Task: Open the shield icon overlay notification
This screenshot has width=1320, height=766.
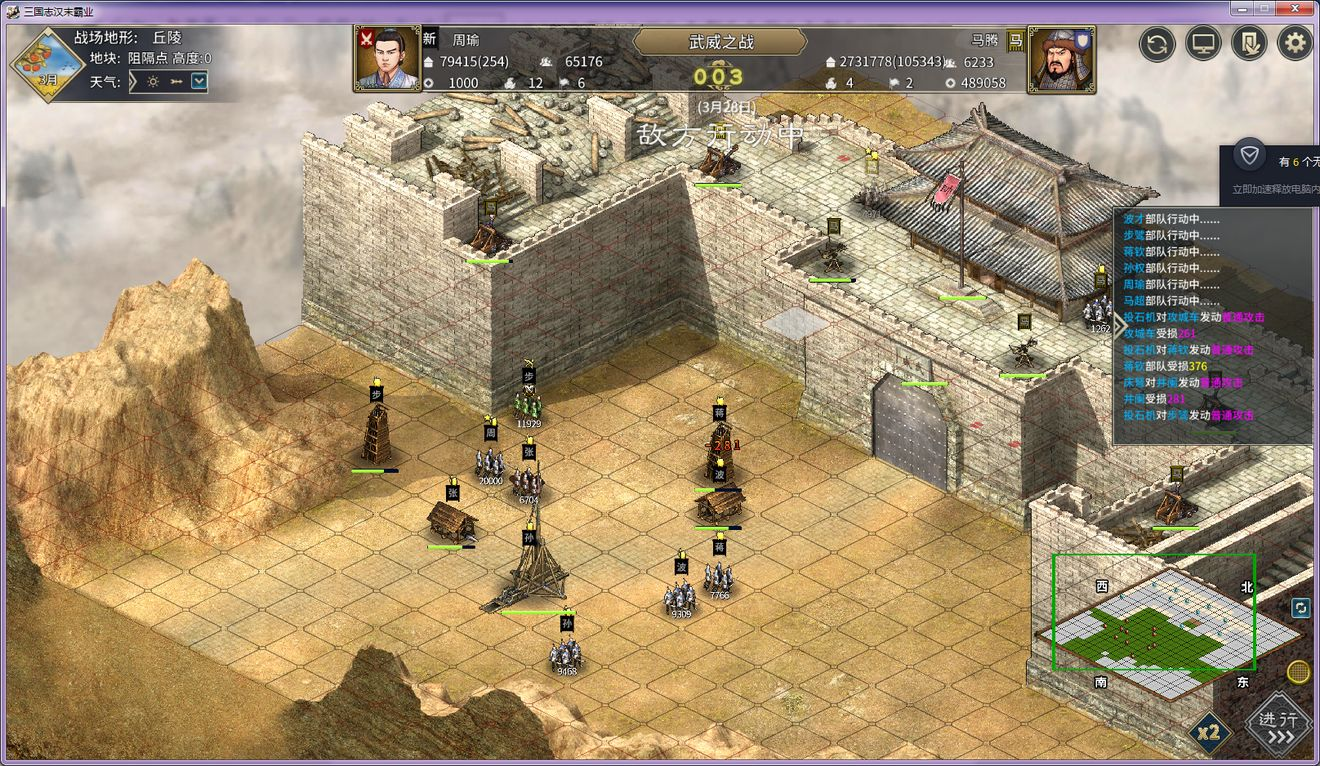Action: click(1249, 156)
